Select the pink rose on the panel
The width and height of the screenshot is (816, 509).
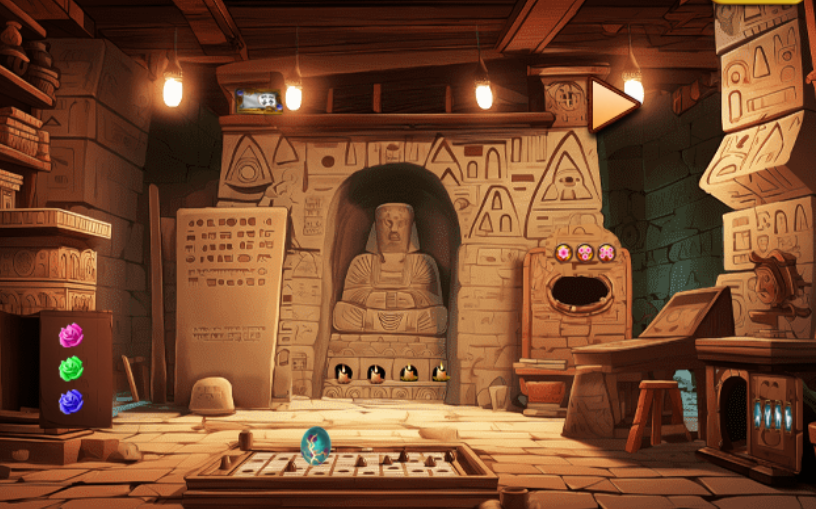[x=71, y=336]
